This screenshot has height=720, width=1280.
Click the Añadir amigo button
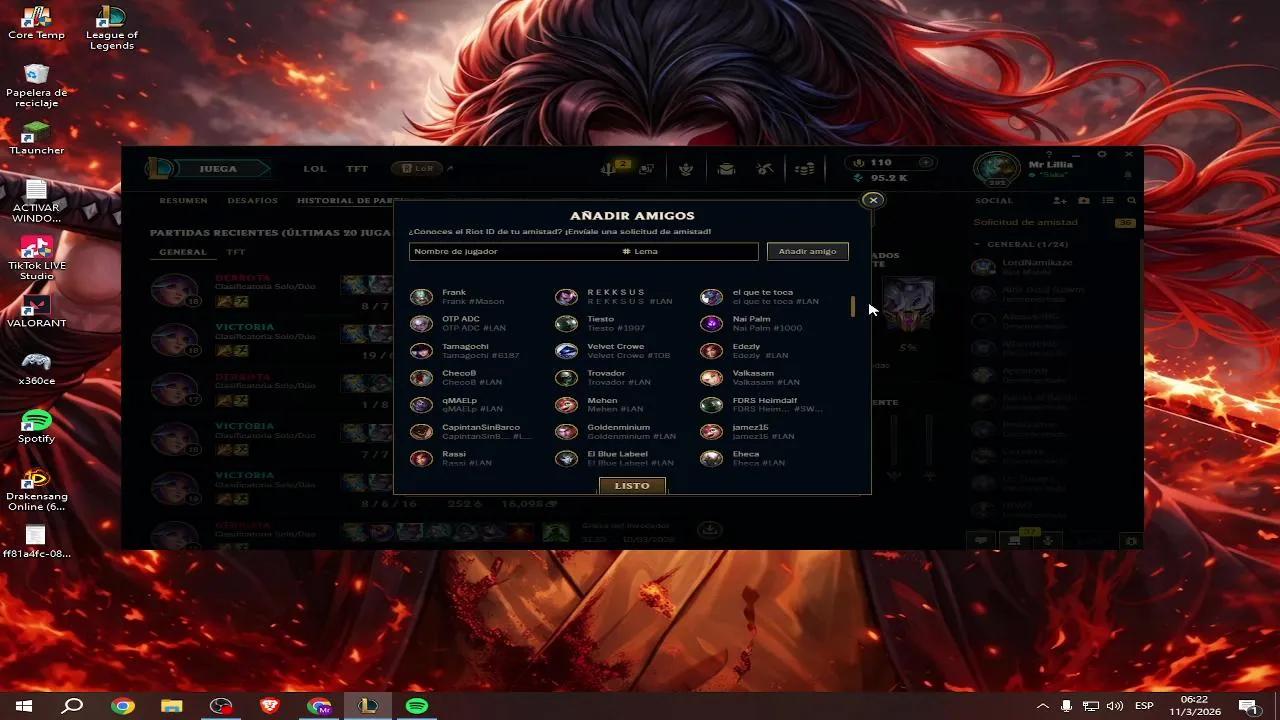coord(807,251)
